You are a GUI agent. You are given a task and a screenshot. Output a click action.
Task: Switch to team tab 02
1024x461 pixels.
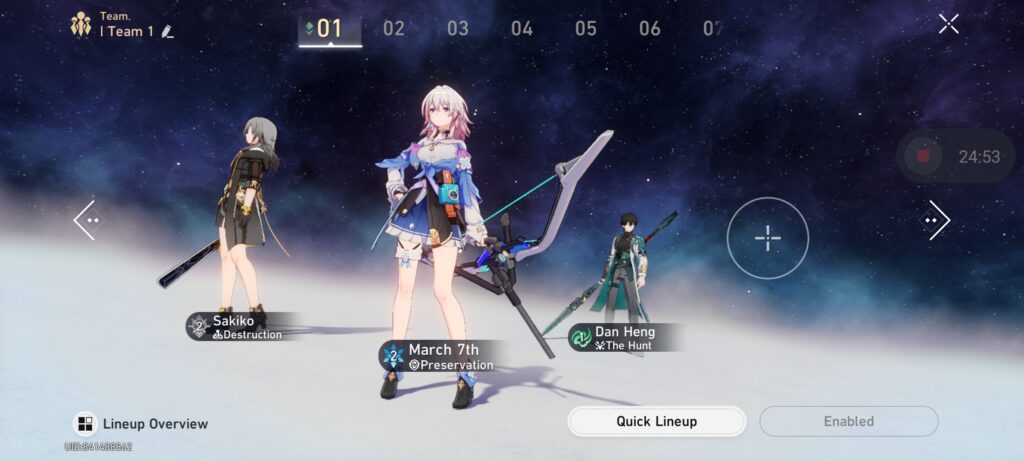[x=394, y=28]
